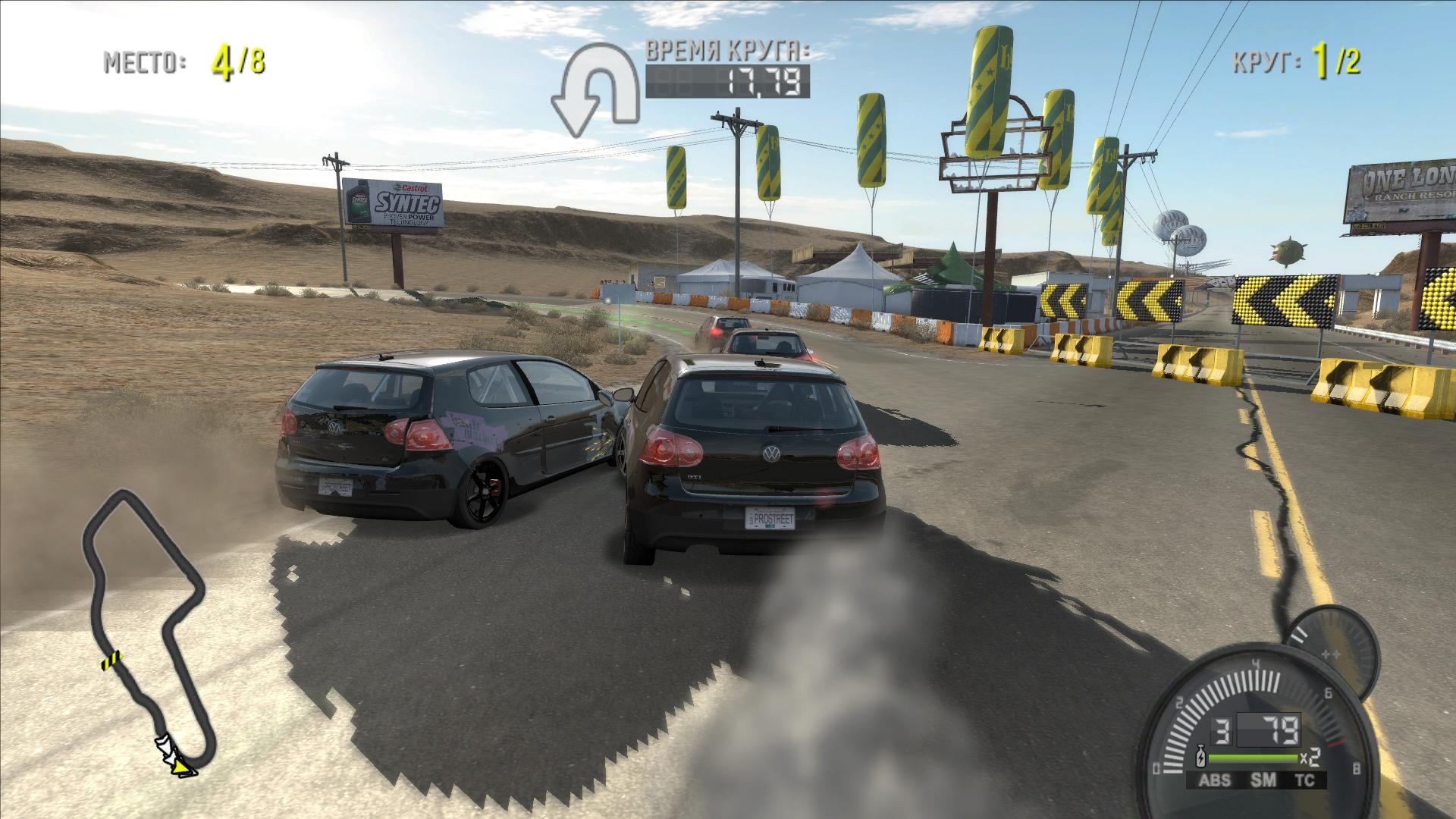The width and height of the screenshot is (1456, 819).
Task: Click the U-turn arrow indicator
Action: [595, 91]
